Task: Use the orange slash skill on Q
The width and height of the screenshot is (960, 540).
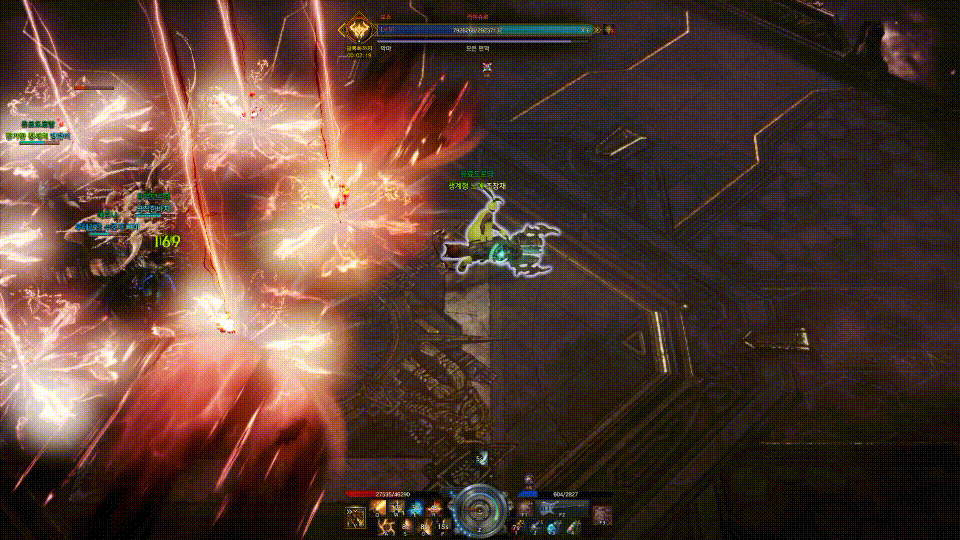Action: tap(377, 508)
